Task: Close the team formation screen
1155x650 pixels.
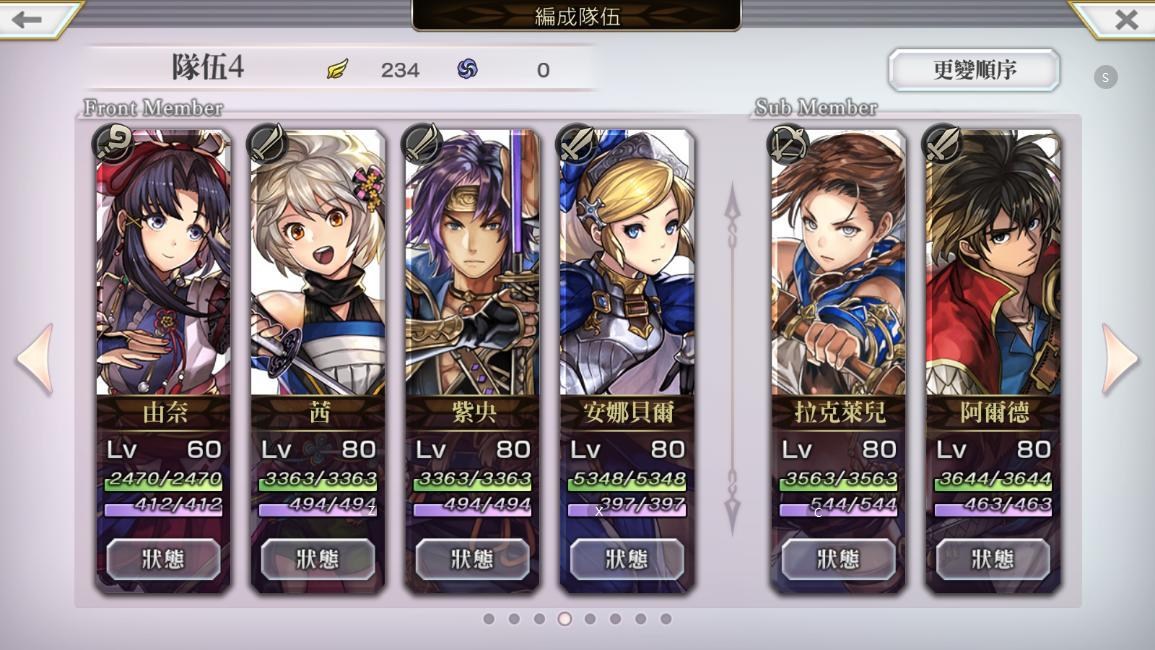Action: tap(1125, 19)
